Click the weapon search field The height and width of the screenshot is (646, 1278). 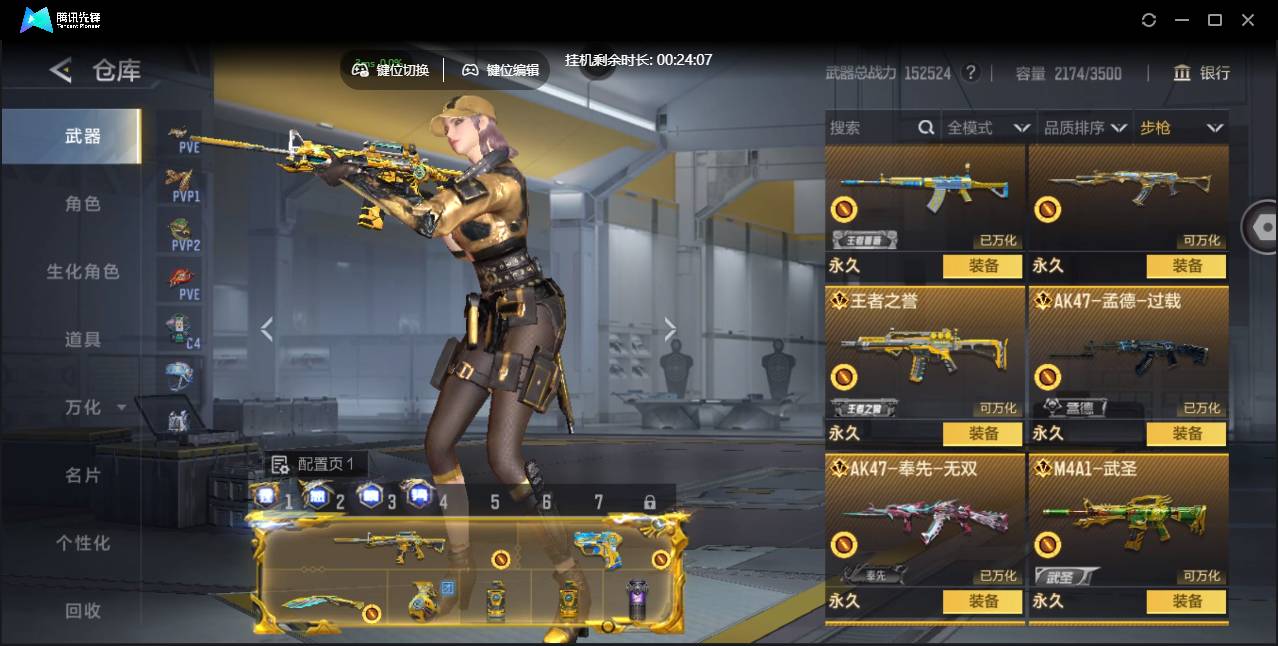coord(870,128)
